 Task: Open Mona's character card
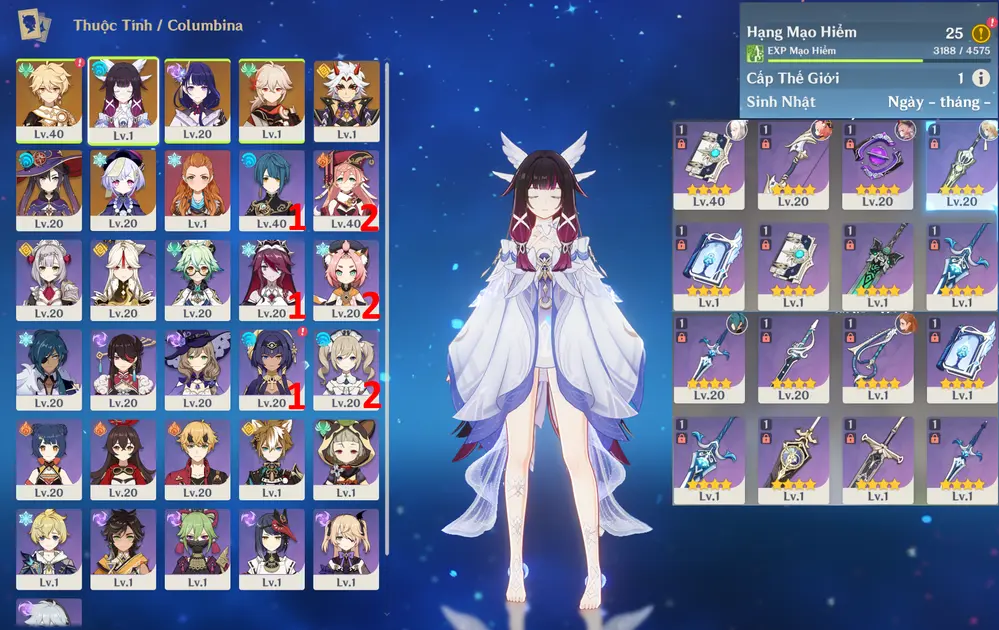tap(49, 183)
